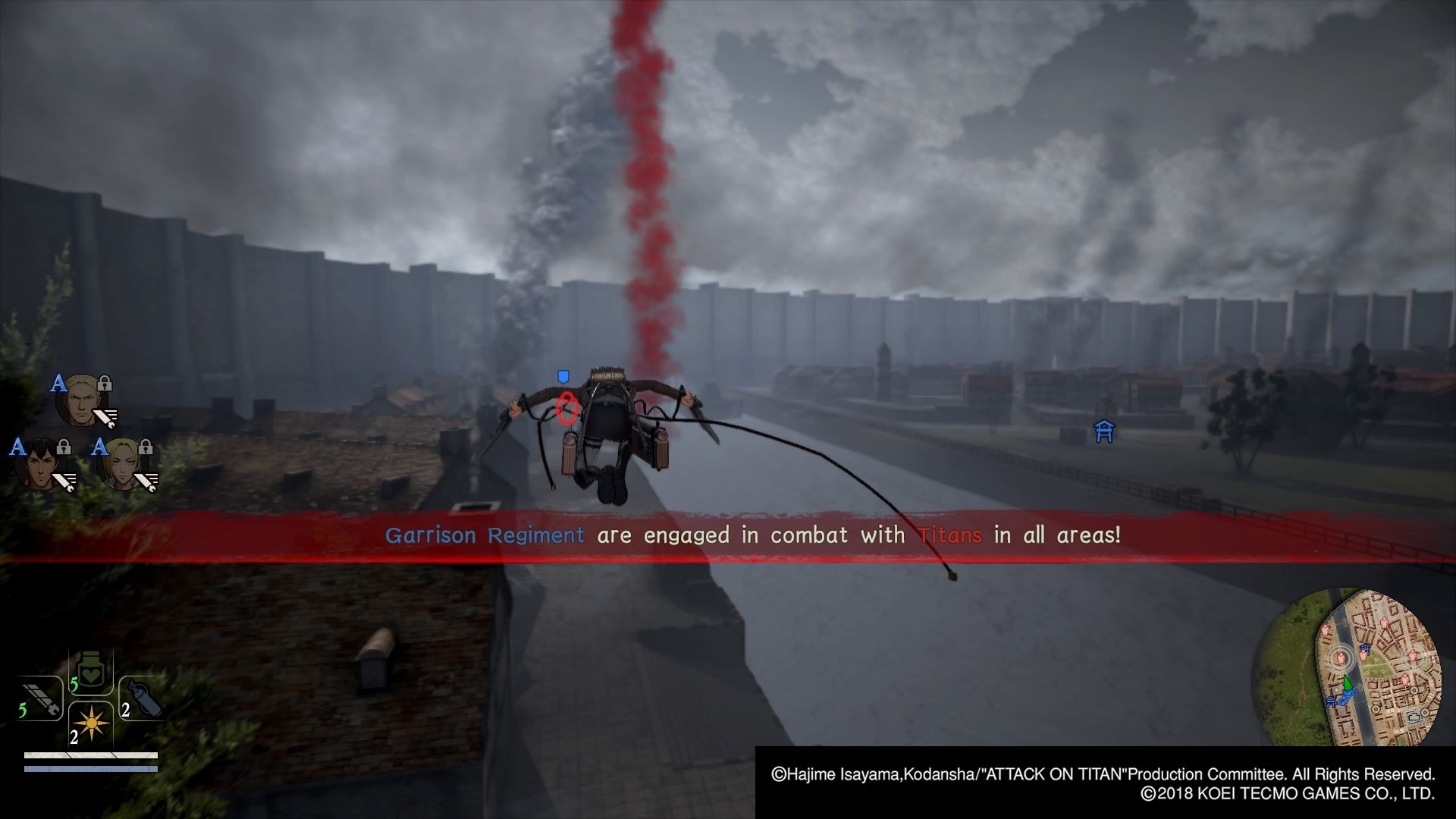This screenshot has height=819, width=1456.
Task: Use the heart-marked medicine bottle item
Action: pos(91,670)
